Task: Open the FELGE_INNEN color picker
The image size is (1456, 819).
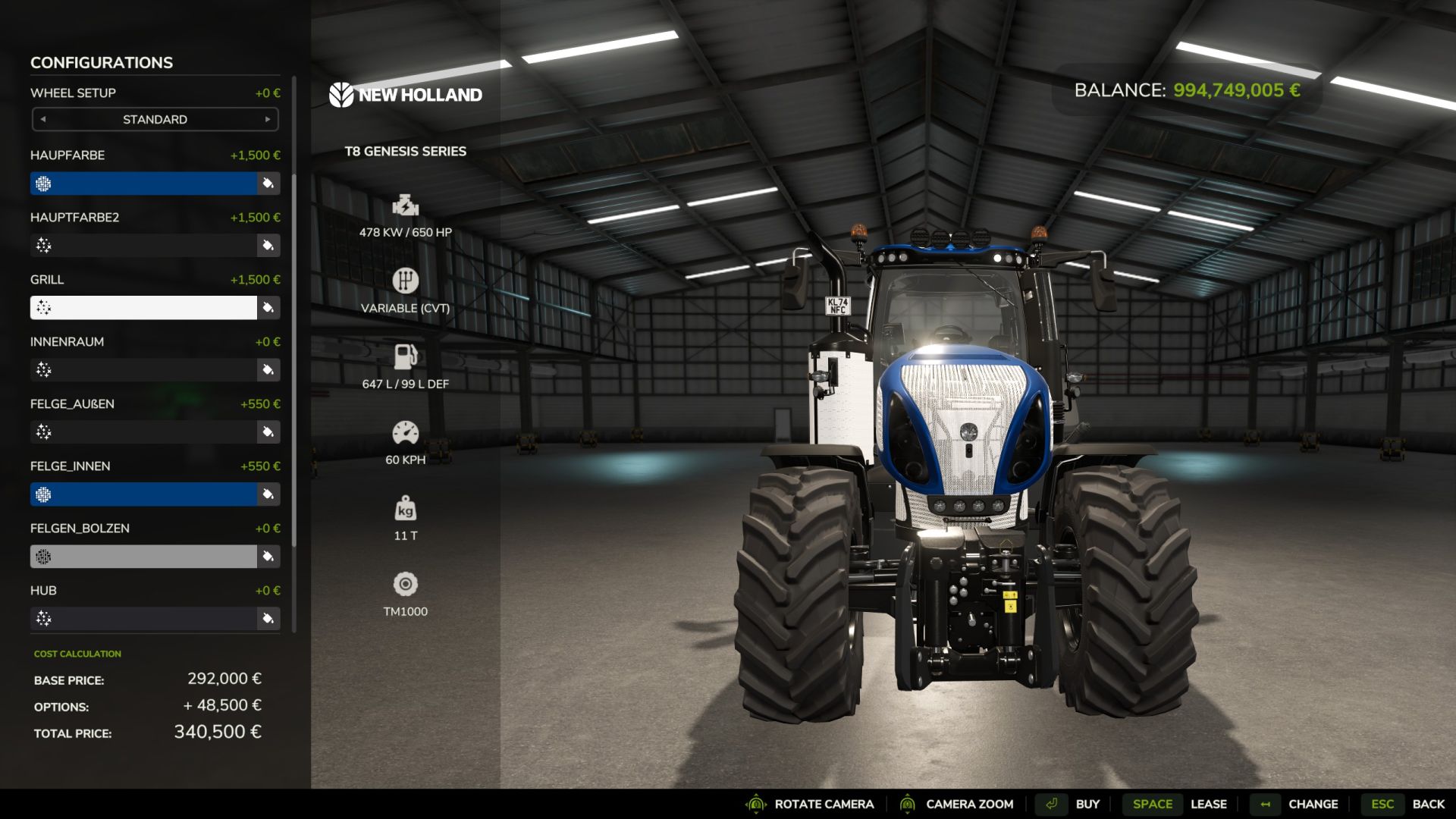Action: [267, 494]
